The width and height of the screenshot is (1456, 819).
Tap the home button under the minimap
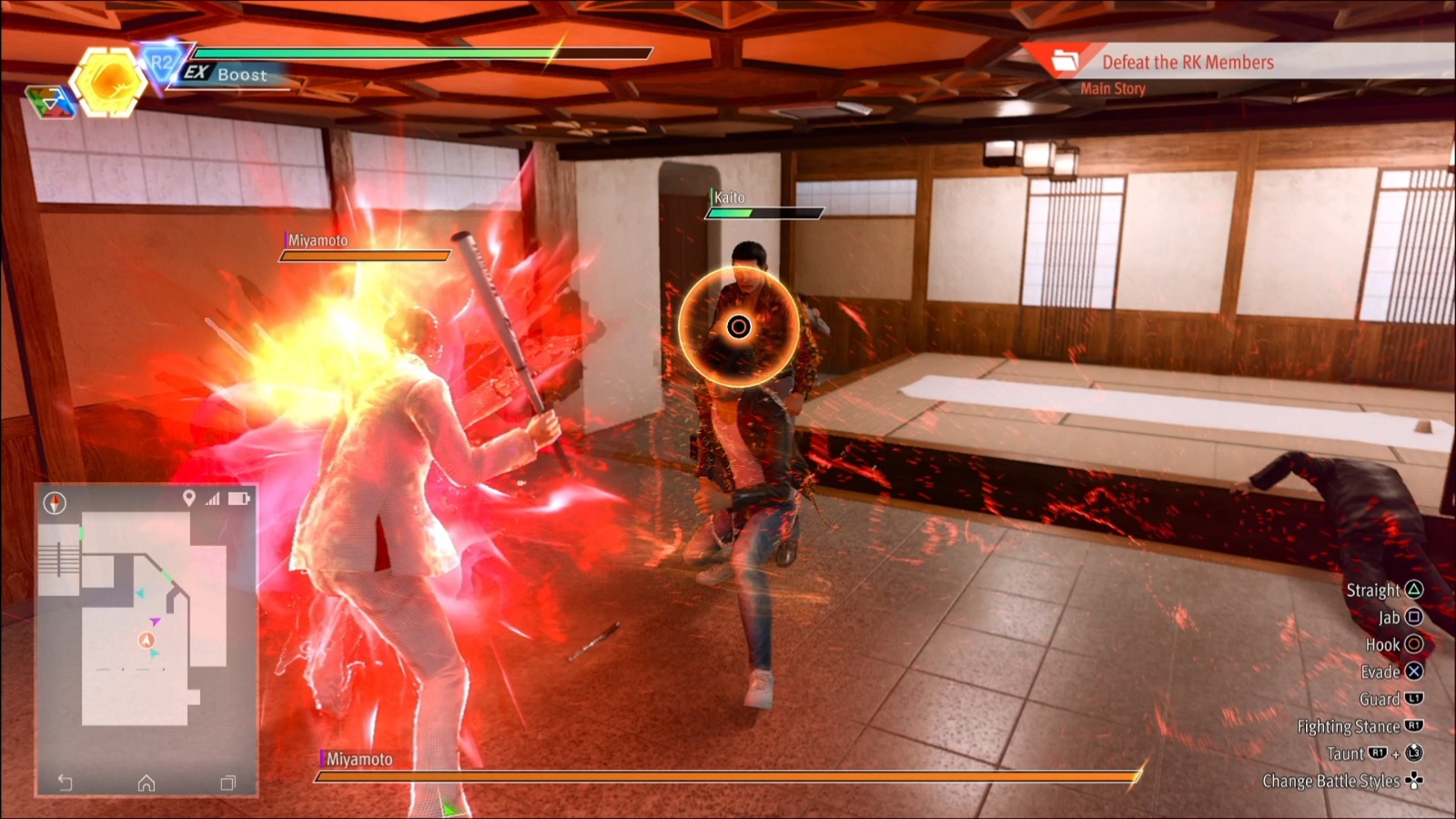point(147,783)
